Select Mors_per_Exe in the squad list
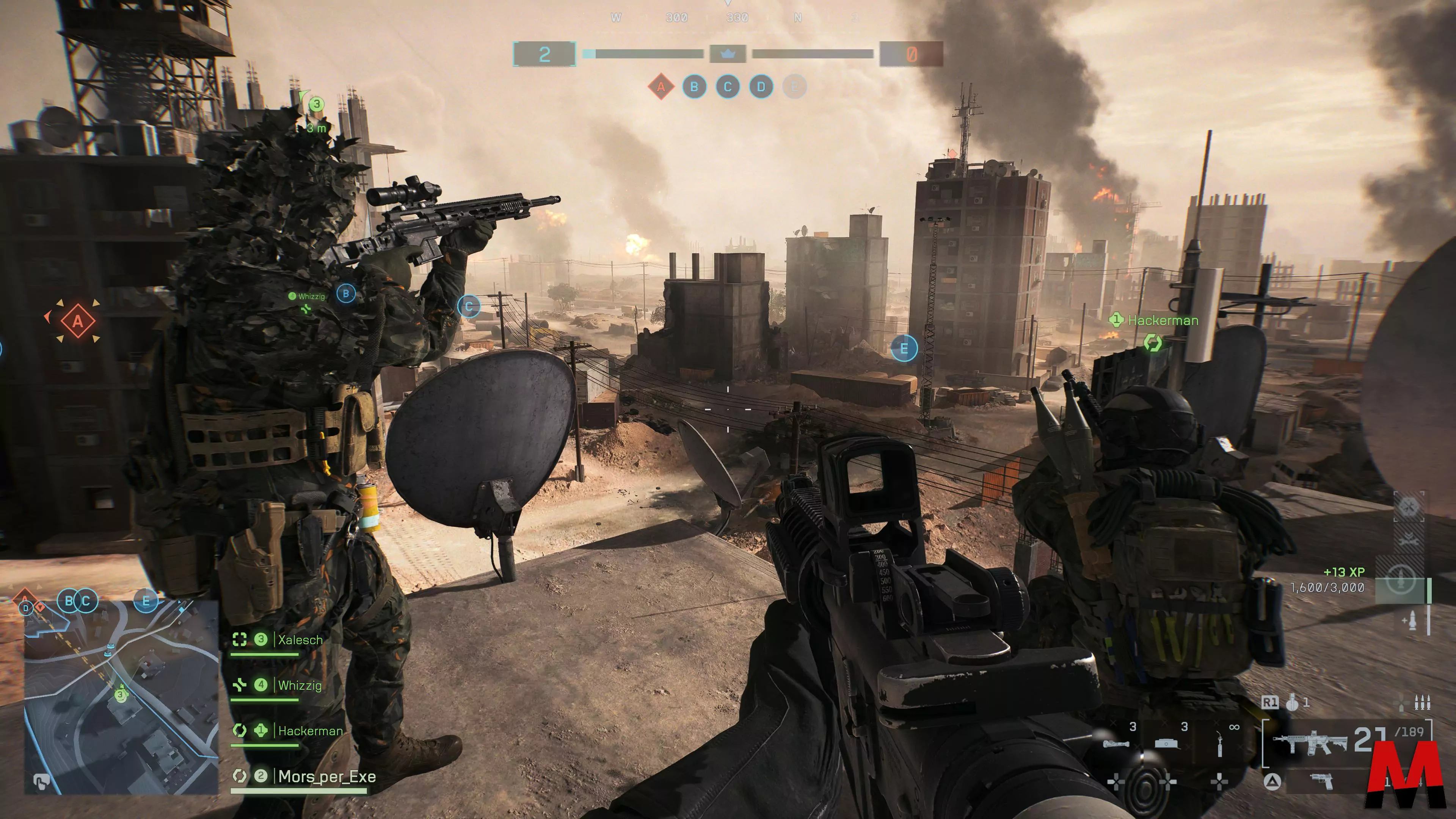Screen dimensions: 1456x819 pos(326,777)
